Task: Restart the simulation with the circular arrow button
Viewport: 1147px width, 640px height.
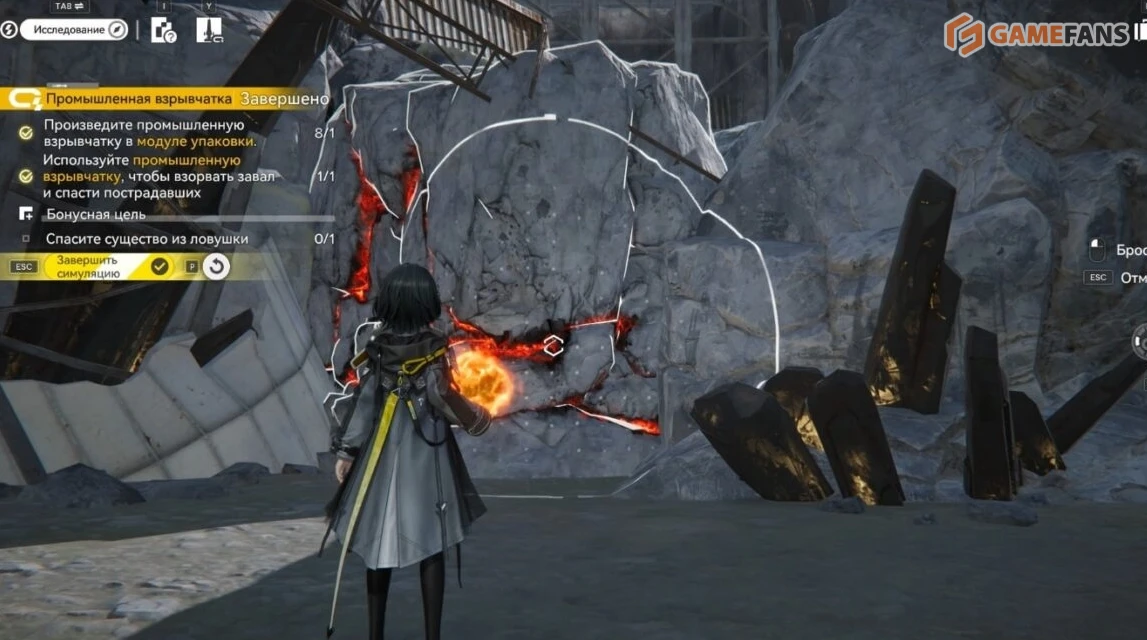Action: point(216,266)
